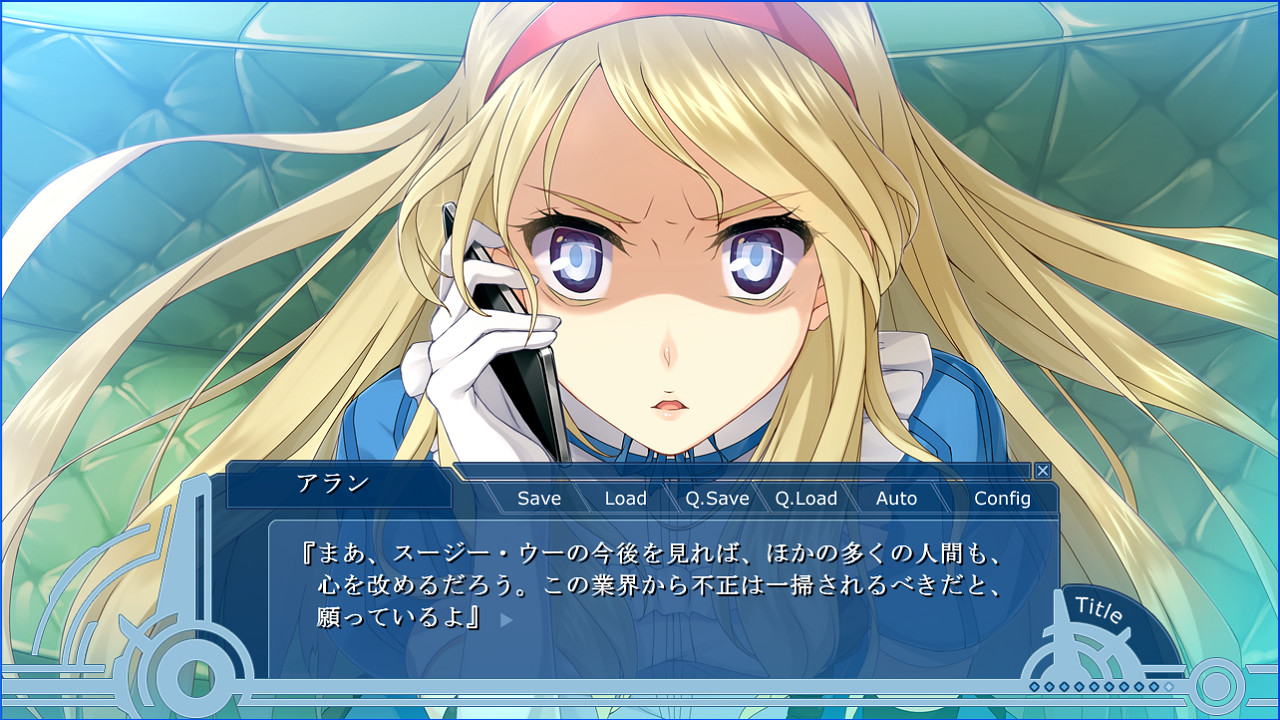
Task: Open the Save screen
Action: (x=538, y=498)
